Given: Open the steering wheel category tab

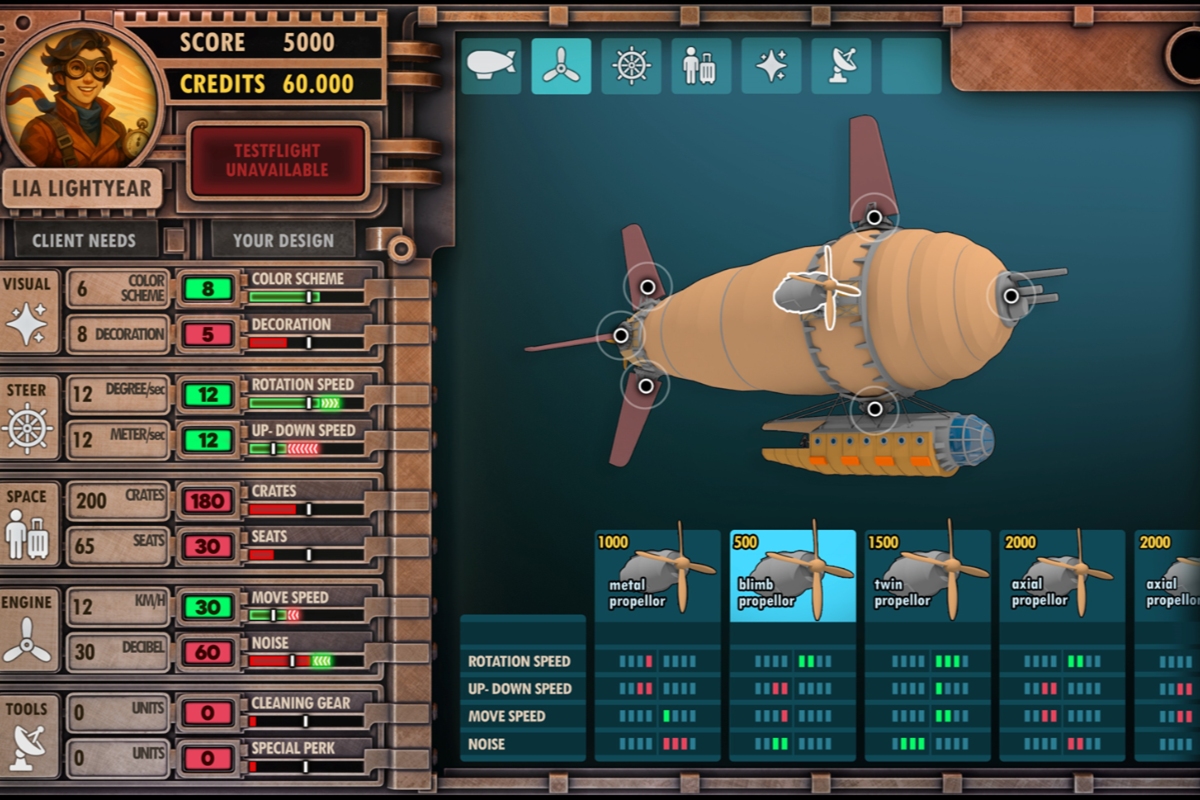Looking at the screenshot, I should (x=631, y=66).
